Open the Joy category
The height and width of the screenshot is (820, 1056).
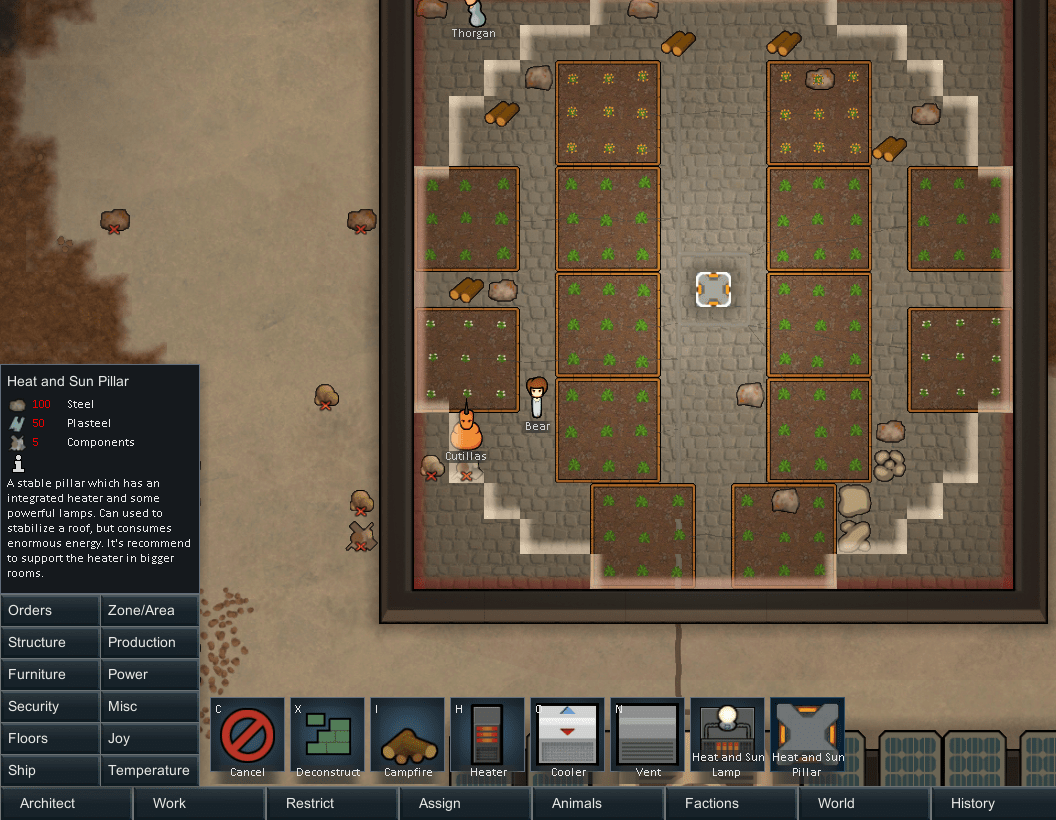point(150,738)
